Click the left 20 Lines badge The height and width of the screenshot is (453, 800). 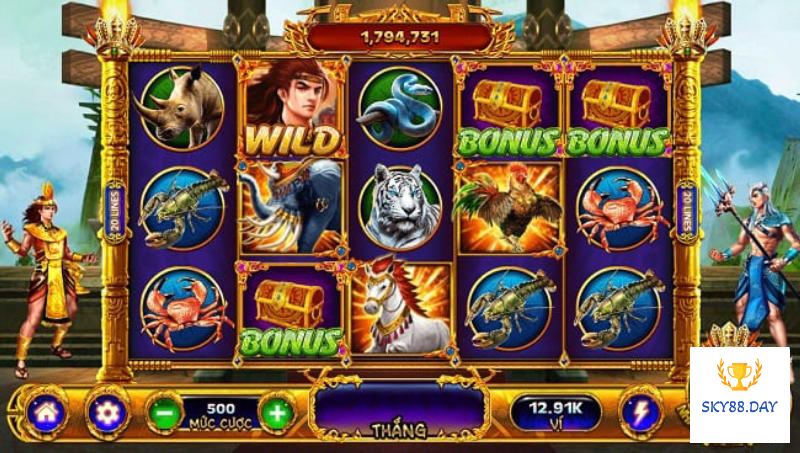(x=115, y=211)
